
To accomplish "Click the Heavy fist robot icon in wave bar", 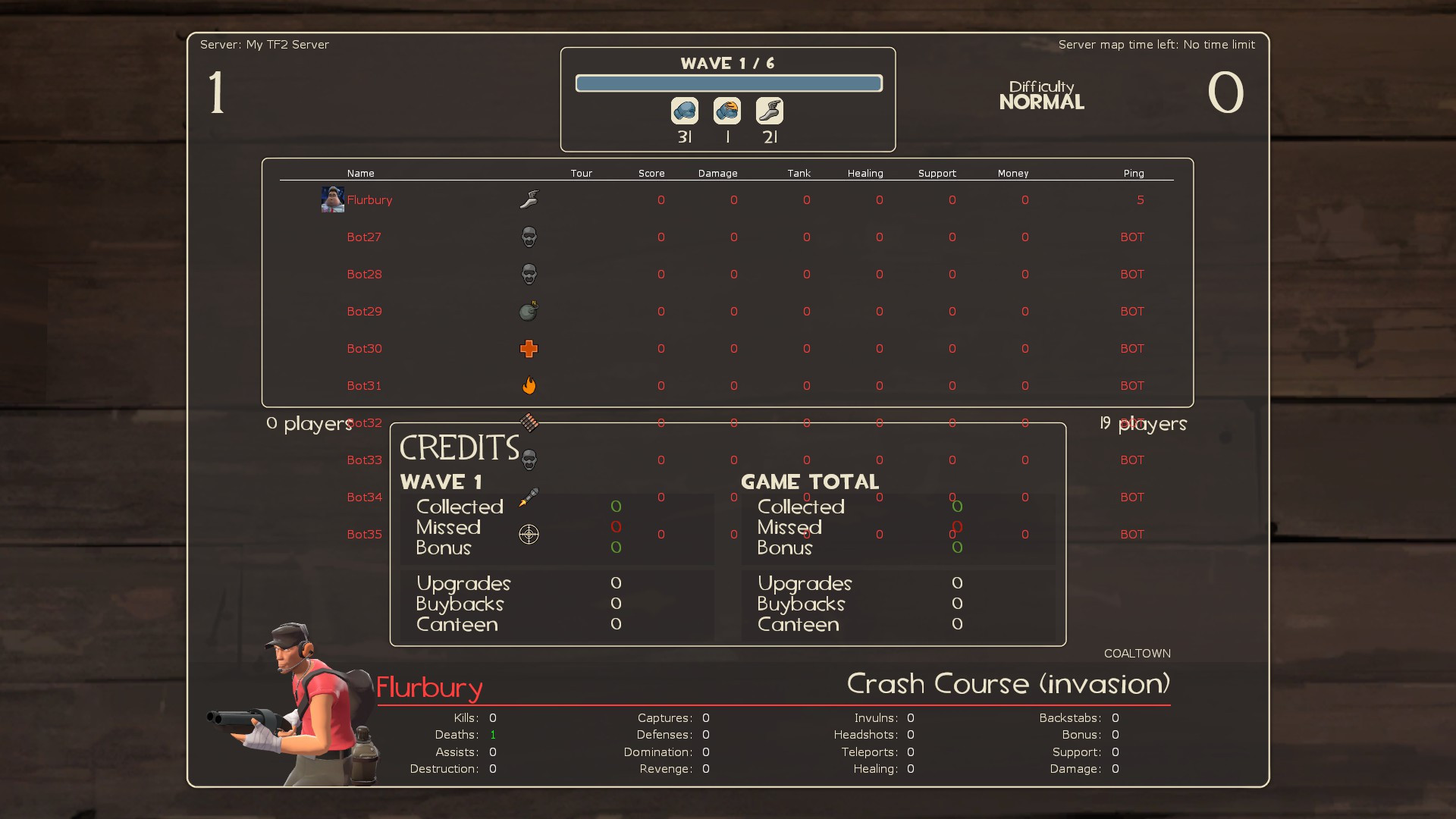I will point(685,110).
